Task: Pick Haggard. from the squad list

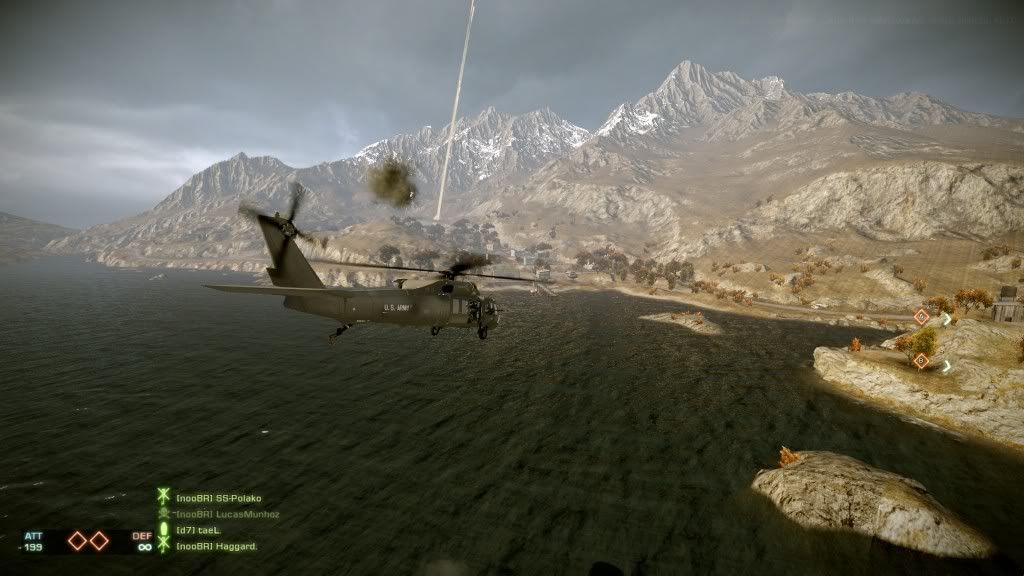Action: pyautogui.click(x=216, y=546)
